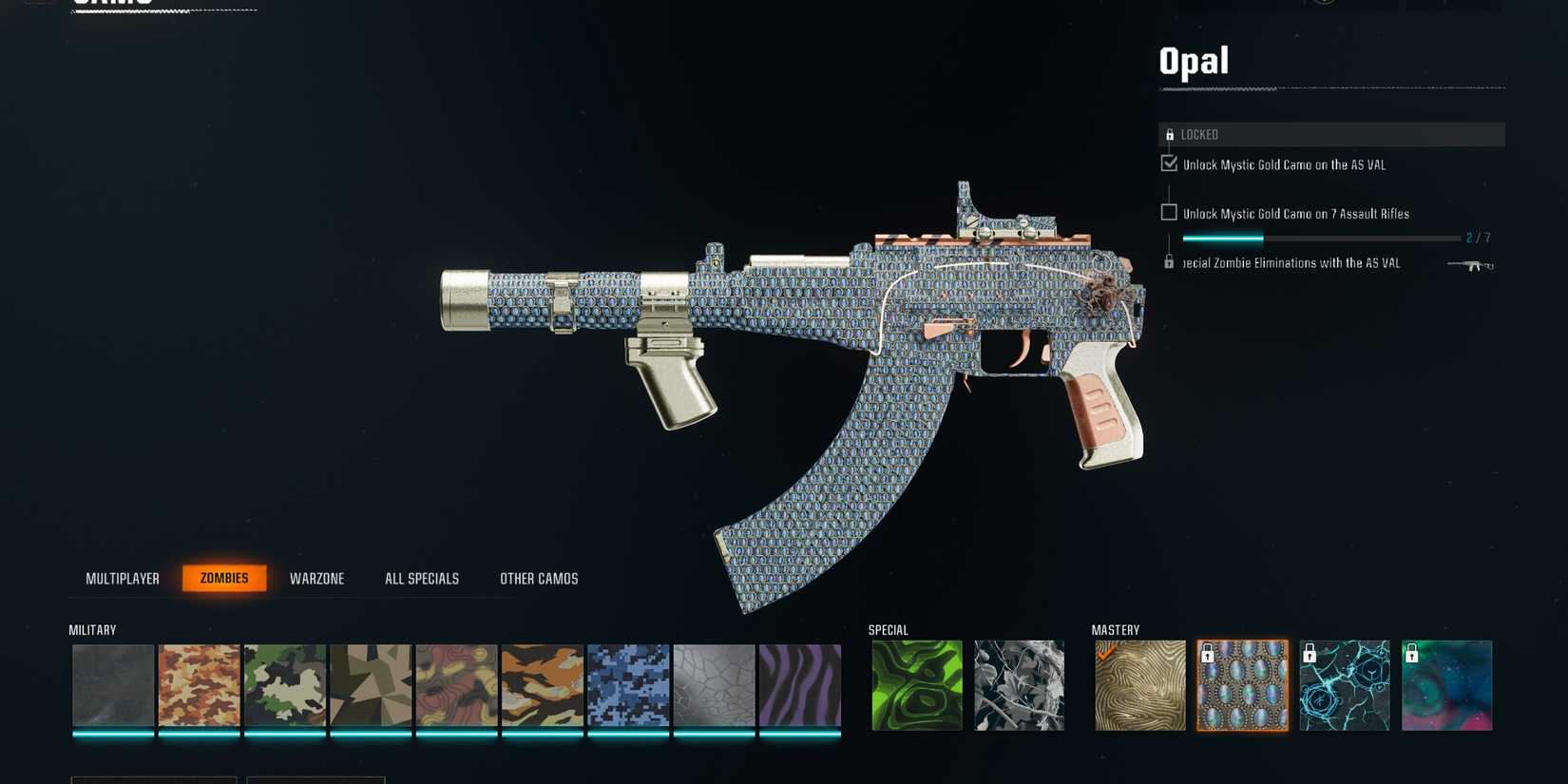View the All Specials camos
This screenshot has width=1568, height=784.
point(421,578)
